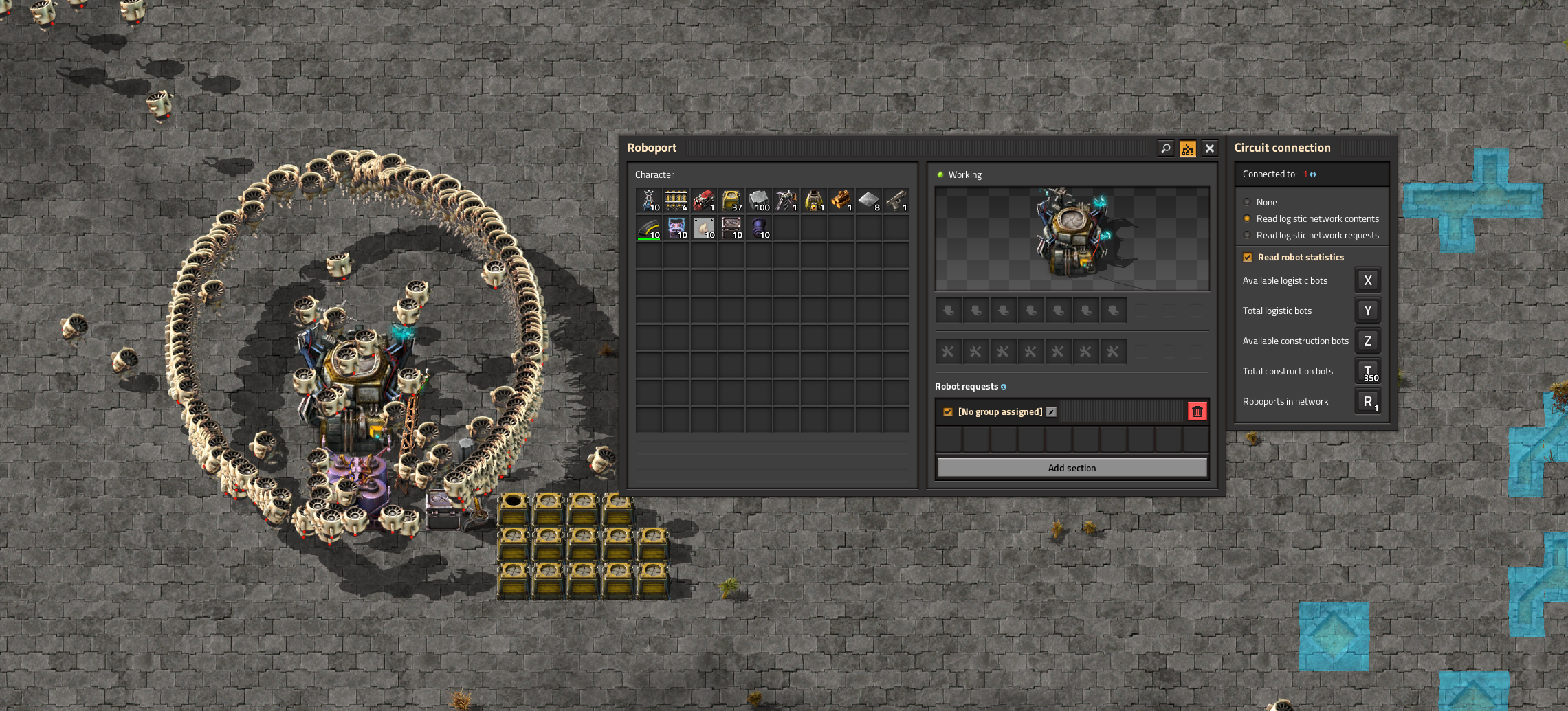This screenshot has width=1568, height=711.
Task: Change the Total construction bots signal T
Action: tap(1367, 371)
